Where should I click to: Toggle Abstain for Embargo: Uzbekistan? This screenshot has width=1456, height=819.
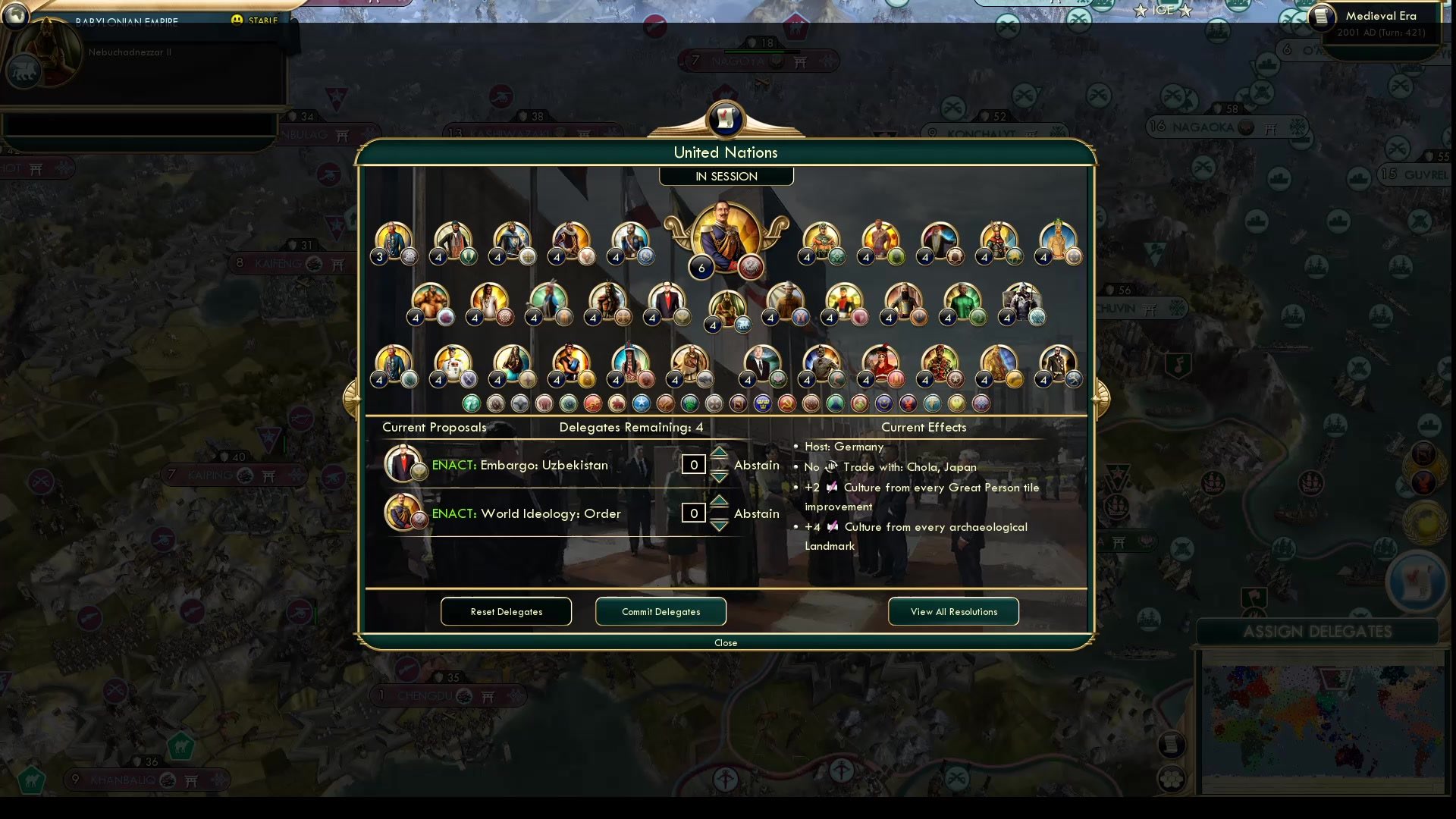(756, 465)
